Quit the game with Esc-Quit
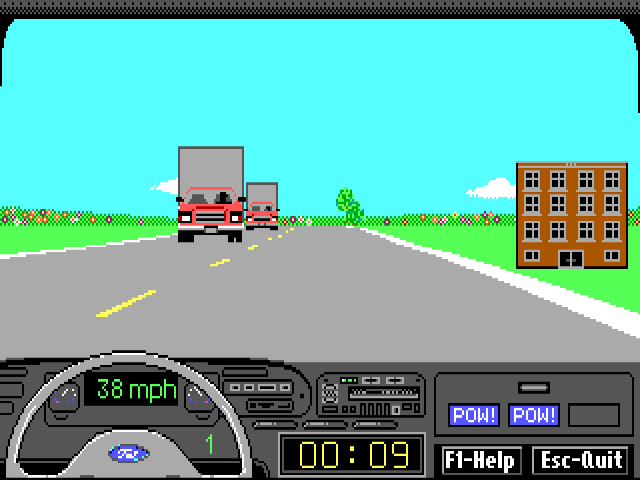This screenshot has height=480, width=640. point(581,460)
